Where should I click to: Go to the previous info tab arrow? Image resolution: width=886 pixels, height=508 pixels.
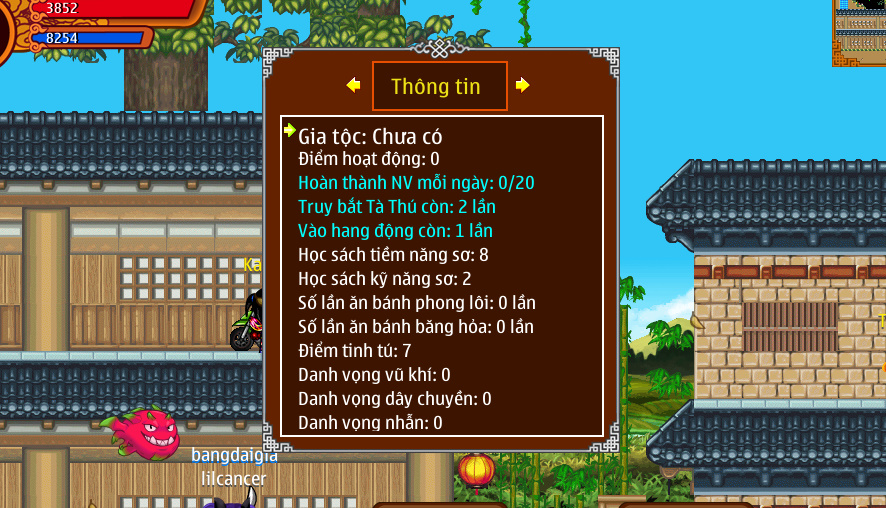(353, 85)
